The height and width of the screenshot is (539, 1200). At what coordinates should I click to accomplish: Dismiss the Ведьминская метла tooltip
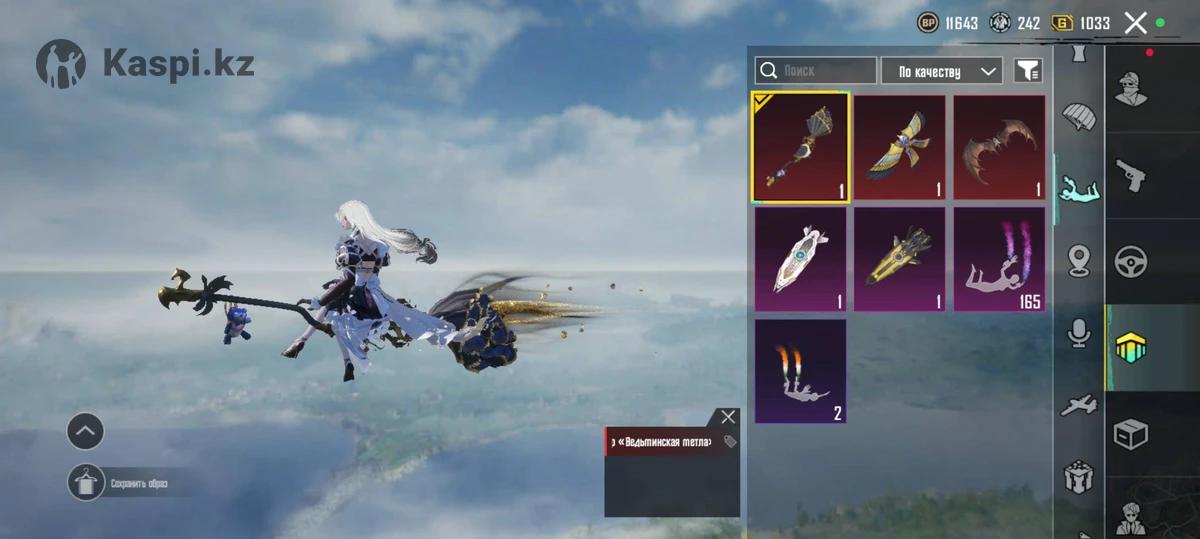(728, 417)
